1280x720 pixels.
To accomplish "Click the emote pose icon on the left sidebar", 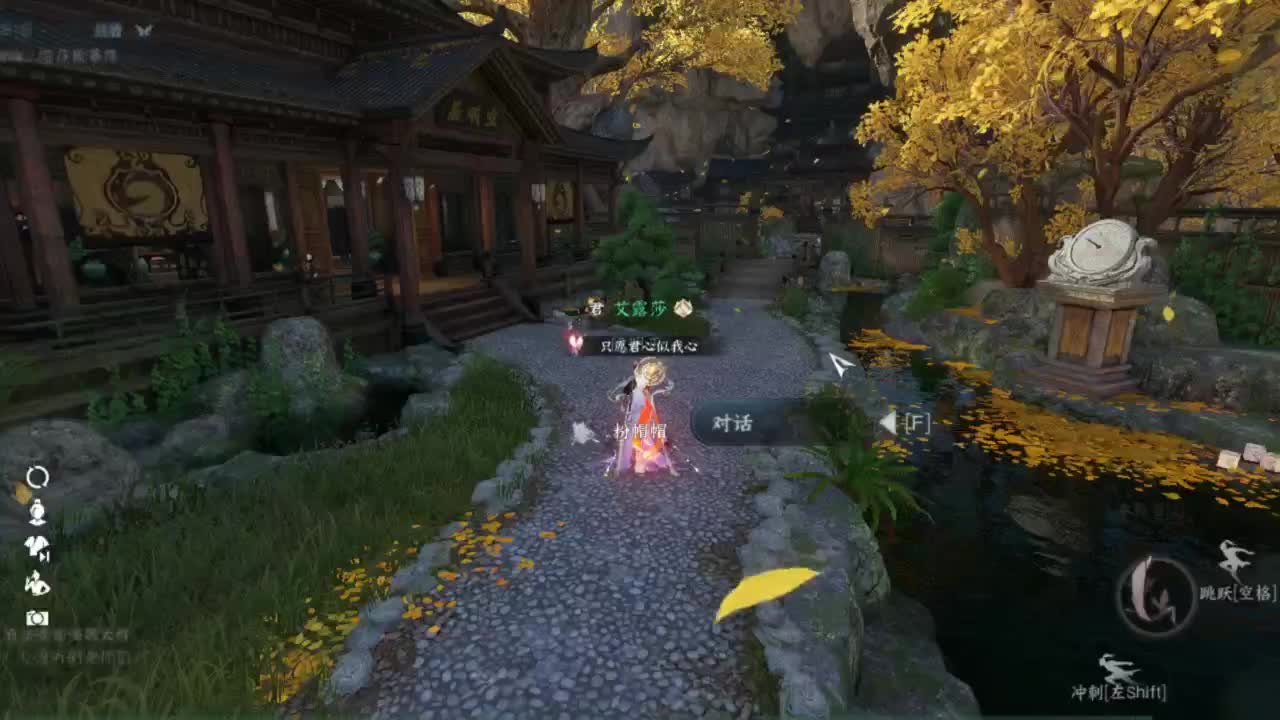I will 37,584.
